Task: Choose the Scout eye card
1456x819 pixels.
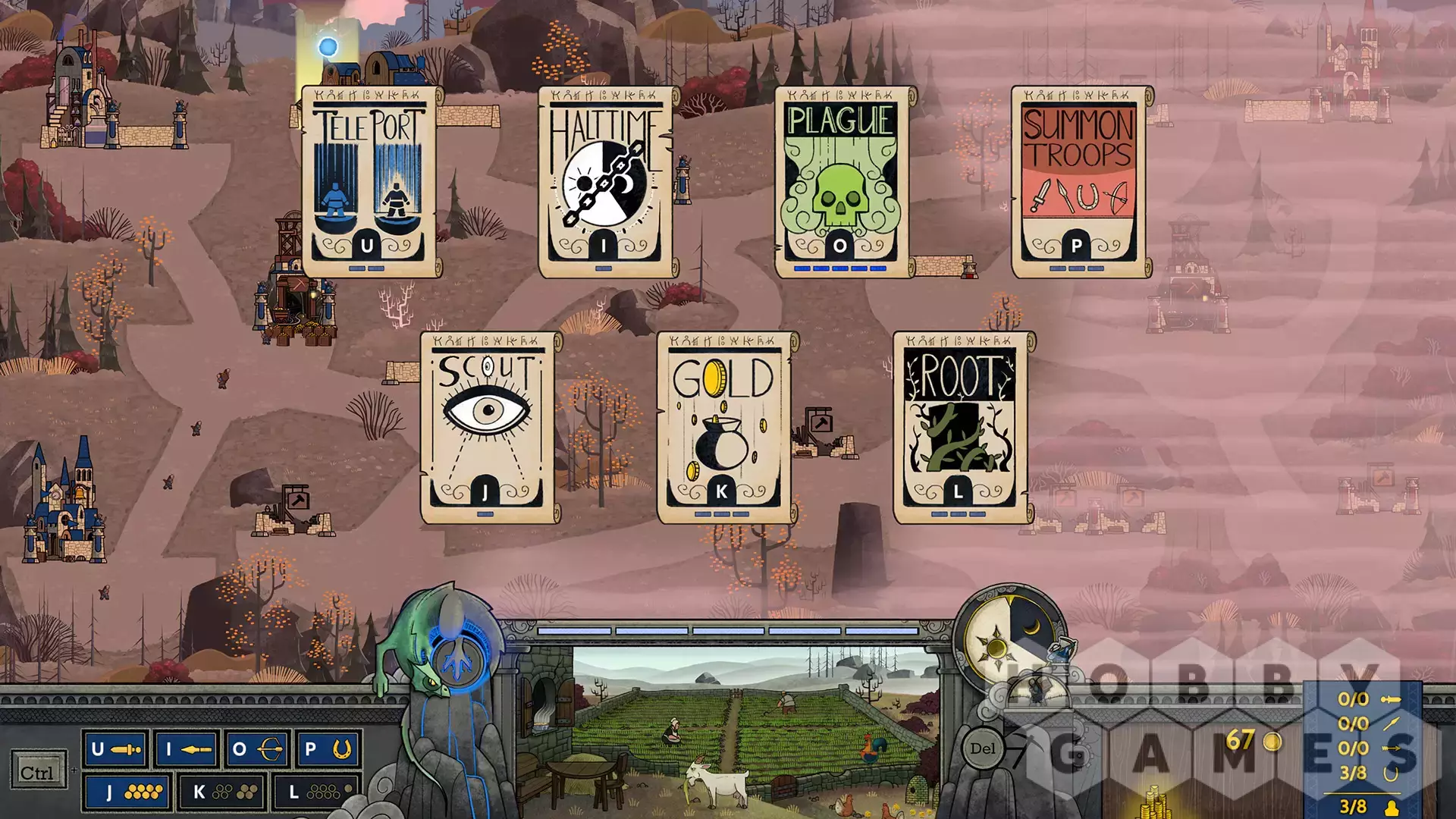Action: click(x=486, y=428)
